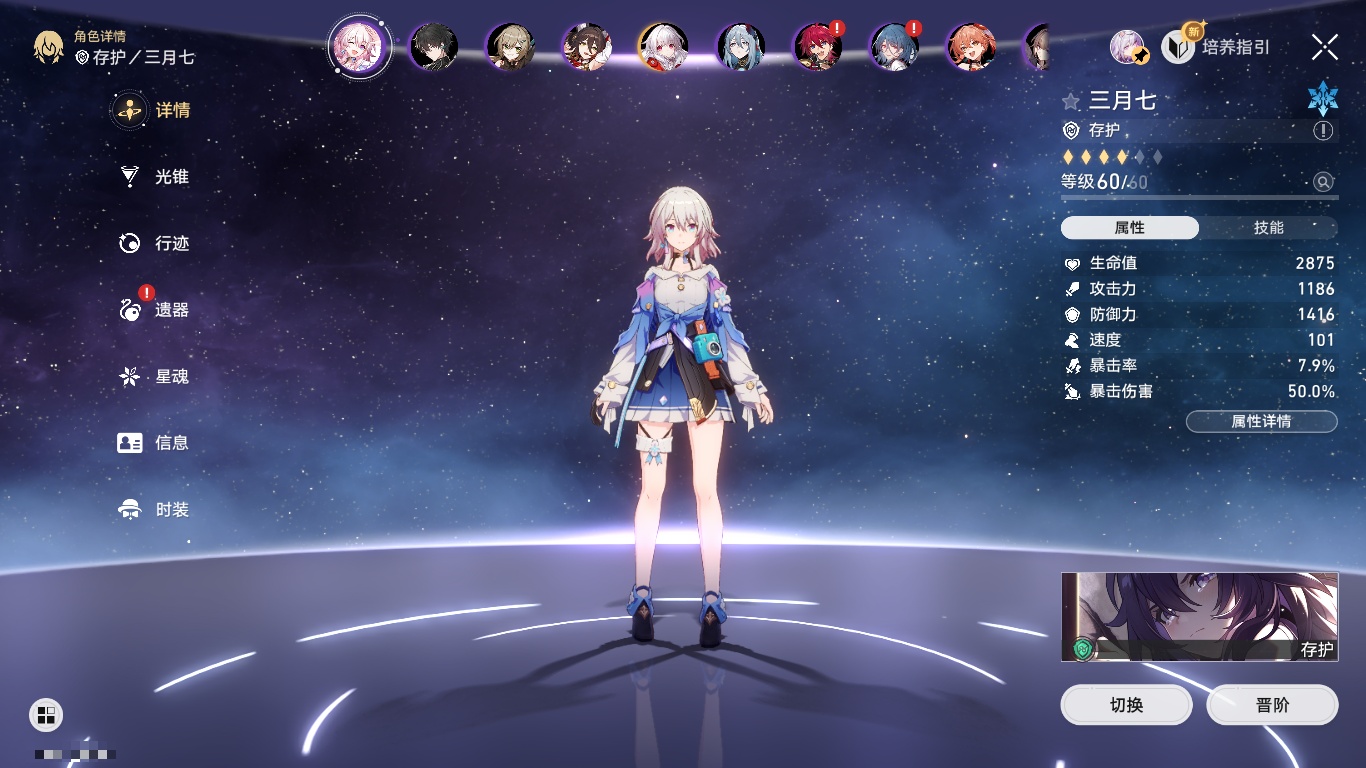Click the 晋阶 ascend button

coord(1272,705)
